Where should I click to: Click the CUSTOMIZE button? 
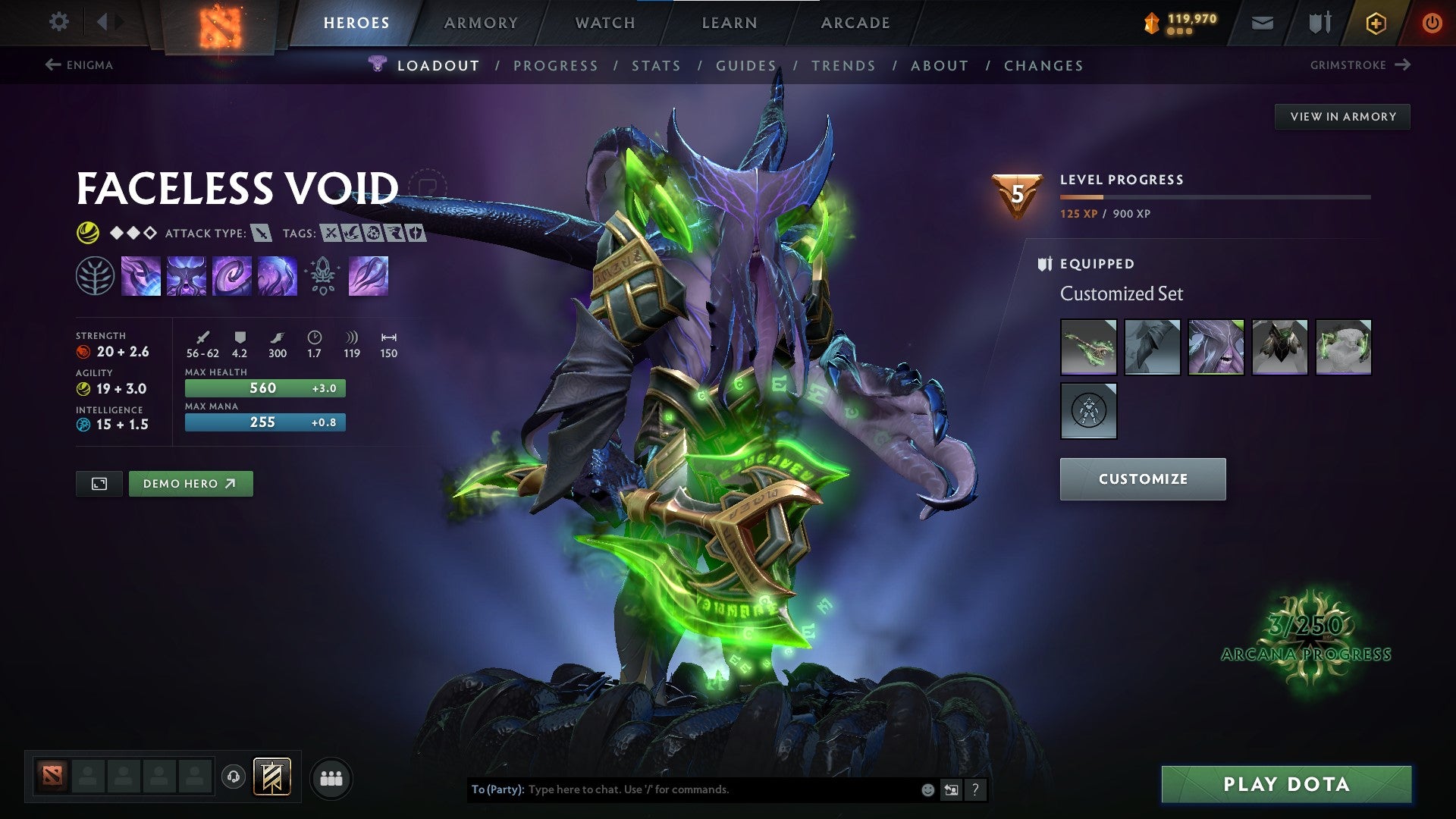click(1143, 479)
